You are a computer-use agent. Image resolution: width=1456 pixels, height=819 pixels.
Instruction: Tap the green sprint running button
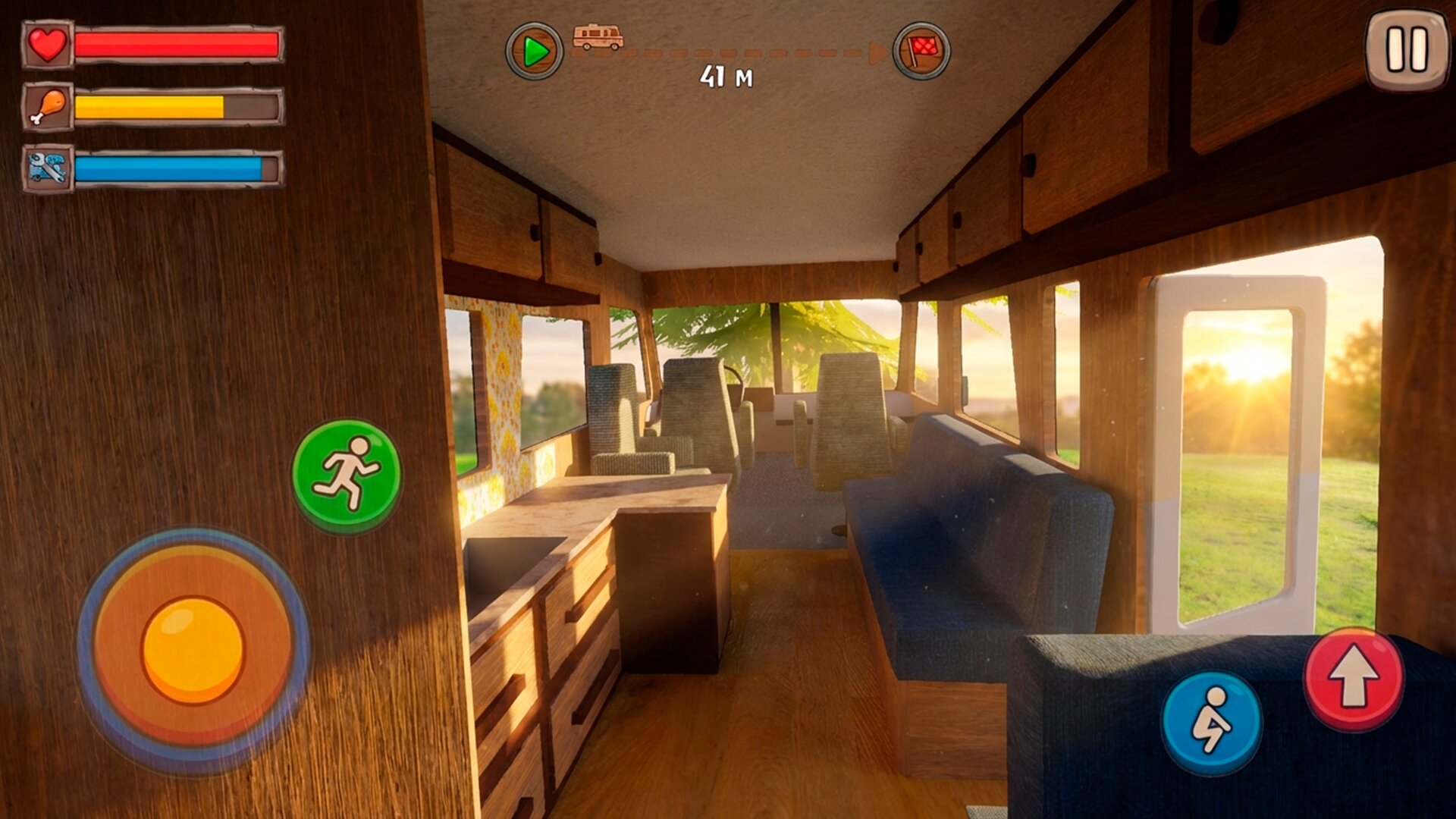click(347, 475)
